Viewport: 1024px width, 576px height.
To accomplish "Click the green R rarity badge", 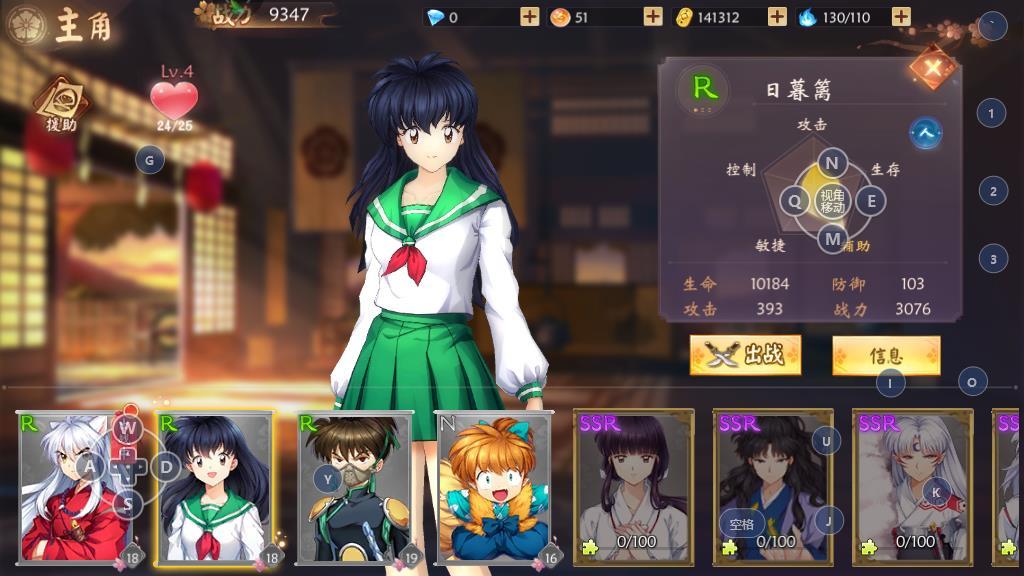I will tap(704, 88).
